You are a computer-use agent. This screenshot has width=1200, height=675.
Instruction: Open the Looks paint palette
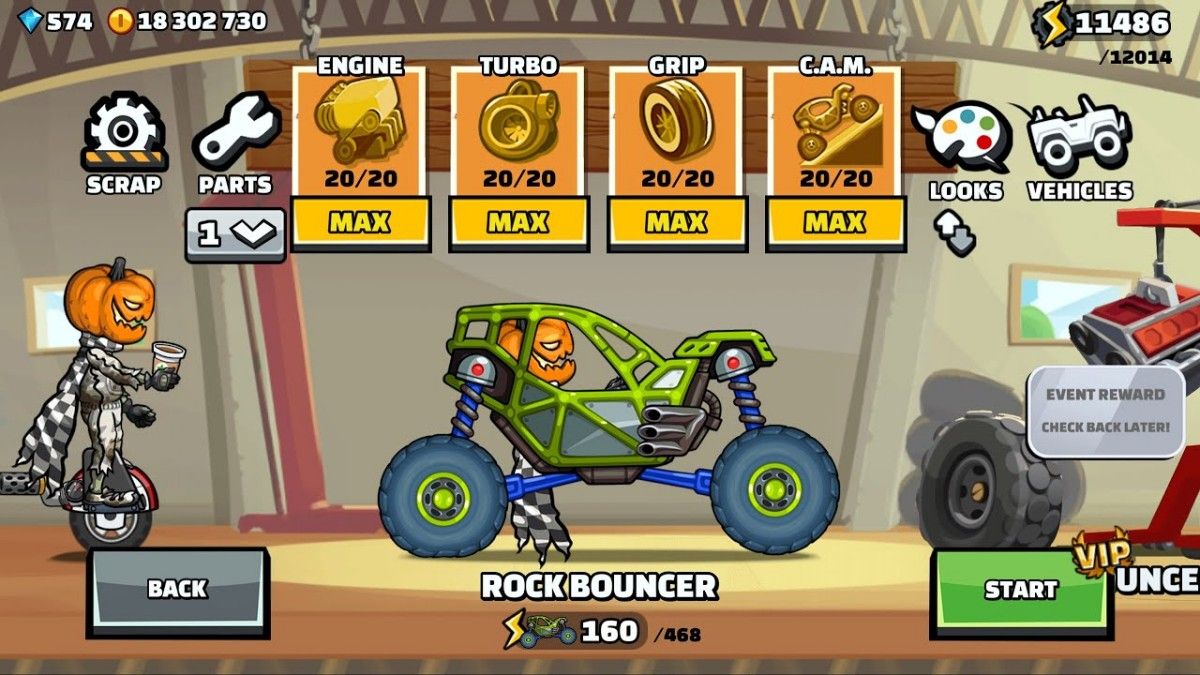[x=965, y=147]
